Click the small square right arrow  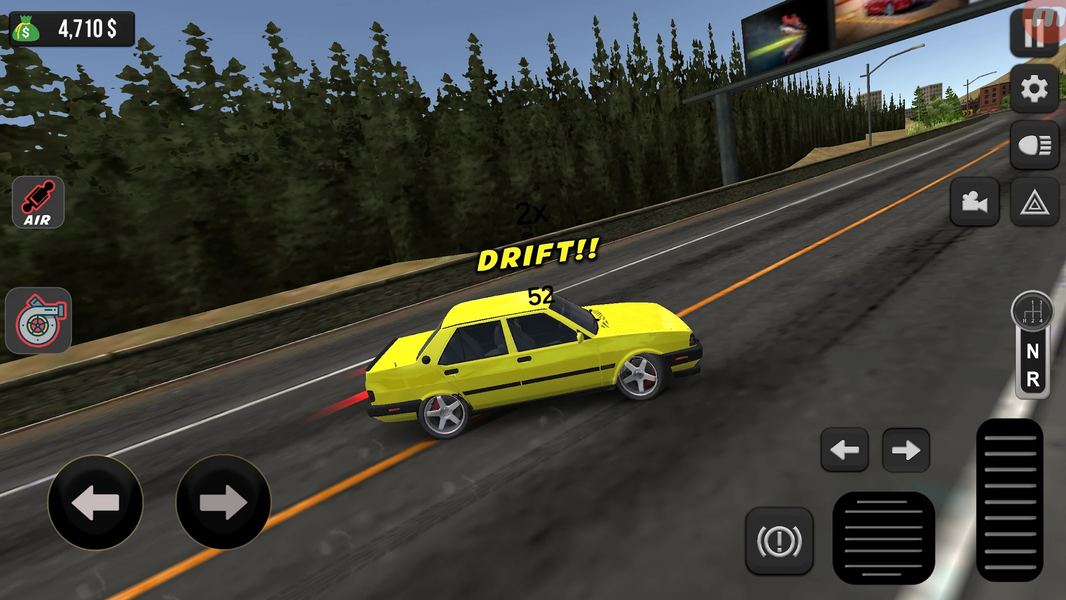tap(906, 450)
